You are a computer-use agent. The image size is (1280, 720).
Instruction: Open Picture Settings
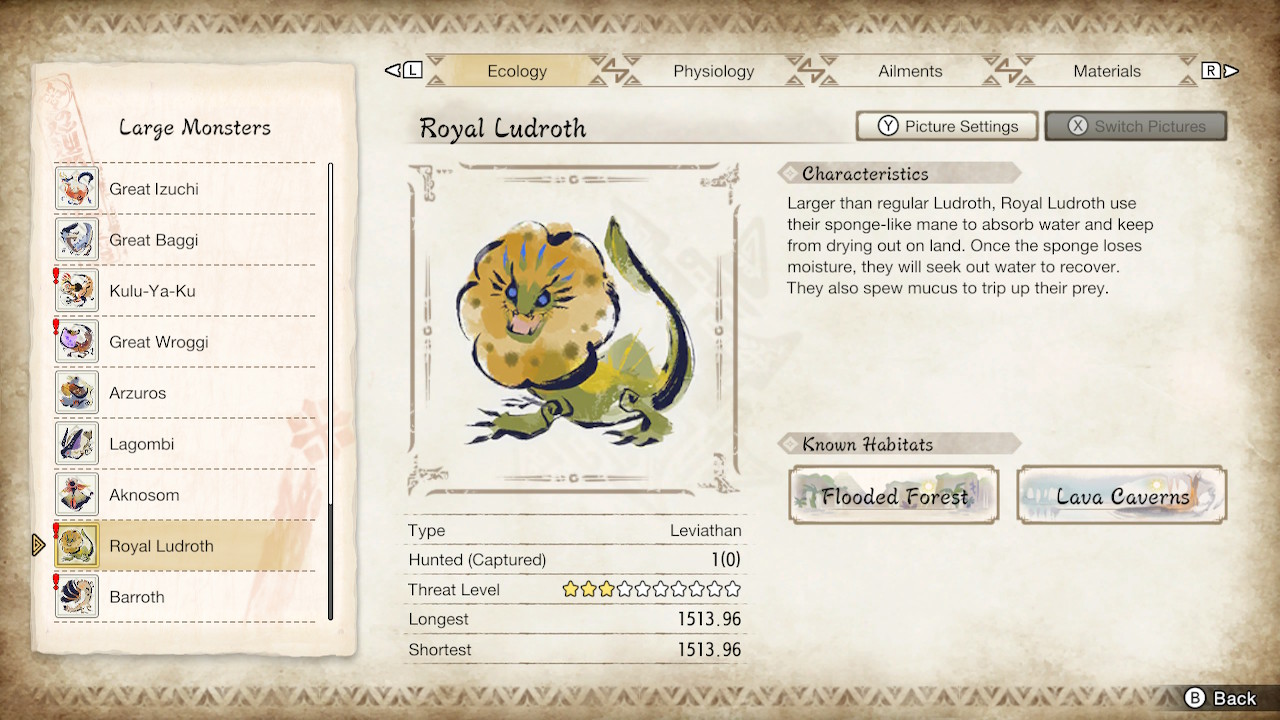946,126
